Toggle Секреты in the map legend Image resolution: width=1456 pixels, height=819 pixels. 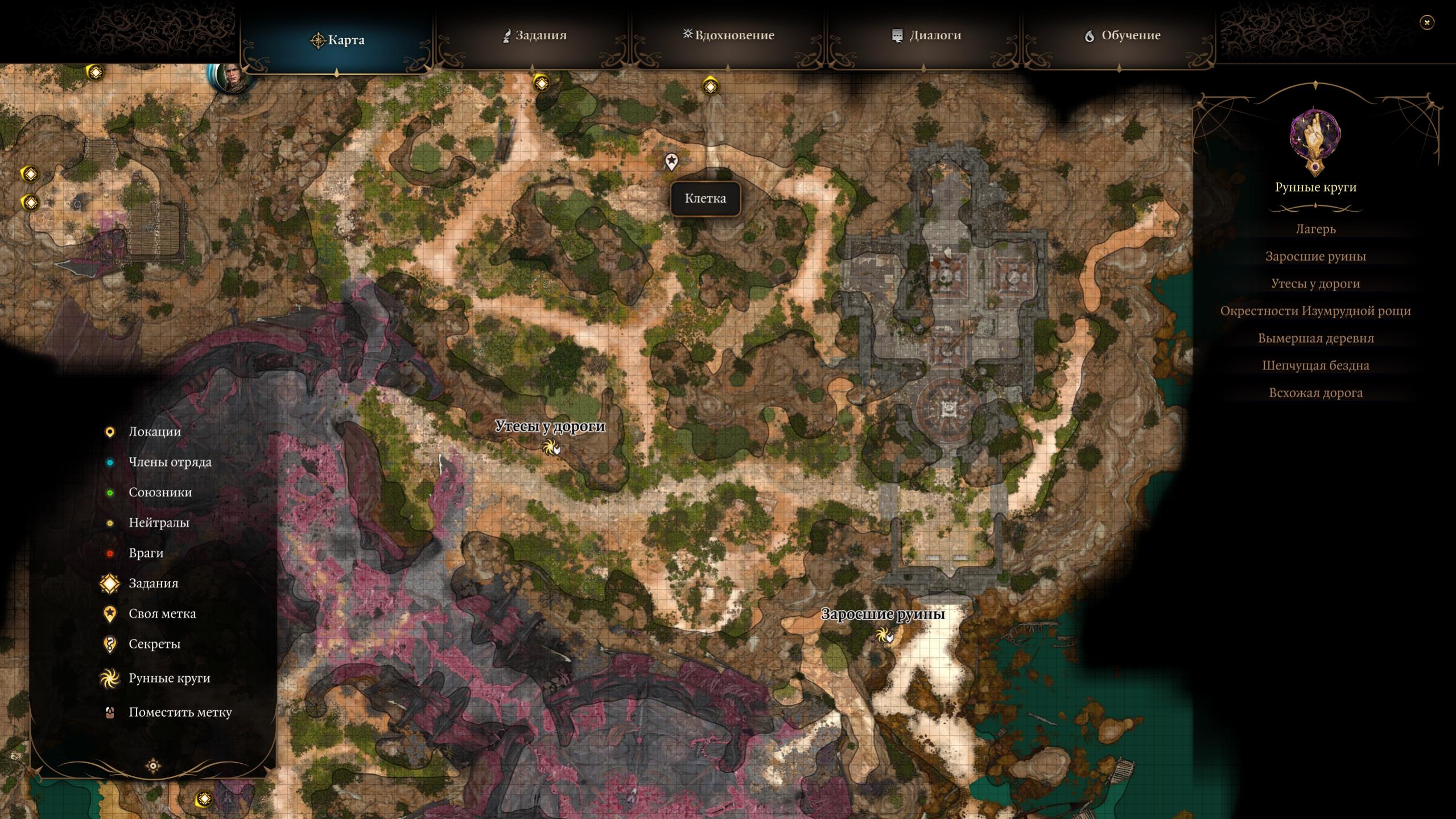coord(154,644)
